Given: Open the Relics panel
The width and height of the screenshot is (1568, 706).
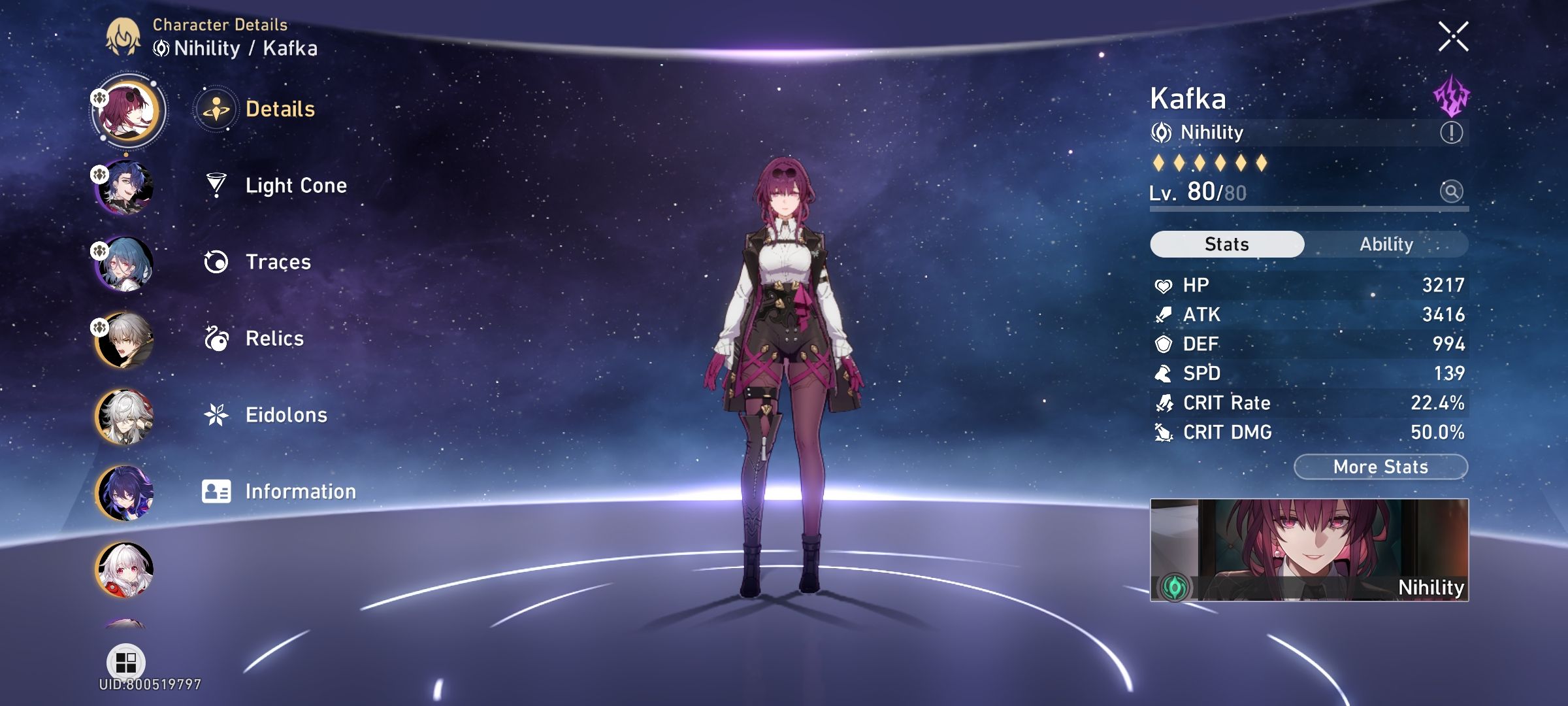Looking at the screenshot, I should pos(274,339).
